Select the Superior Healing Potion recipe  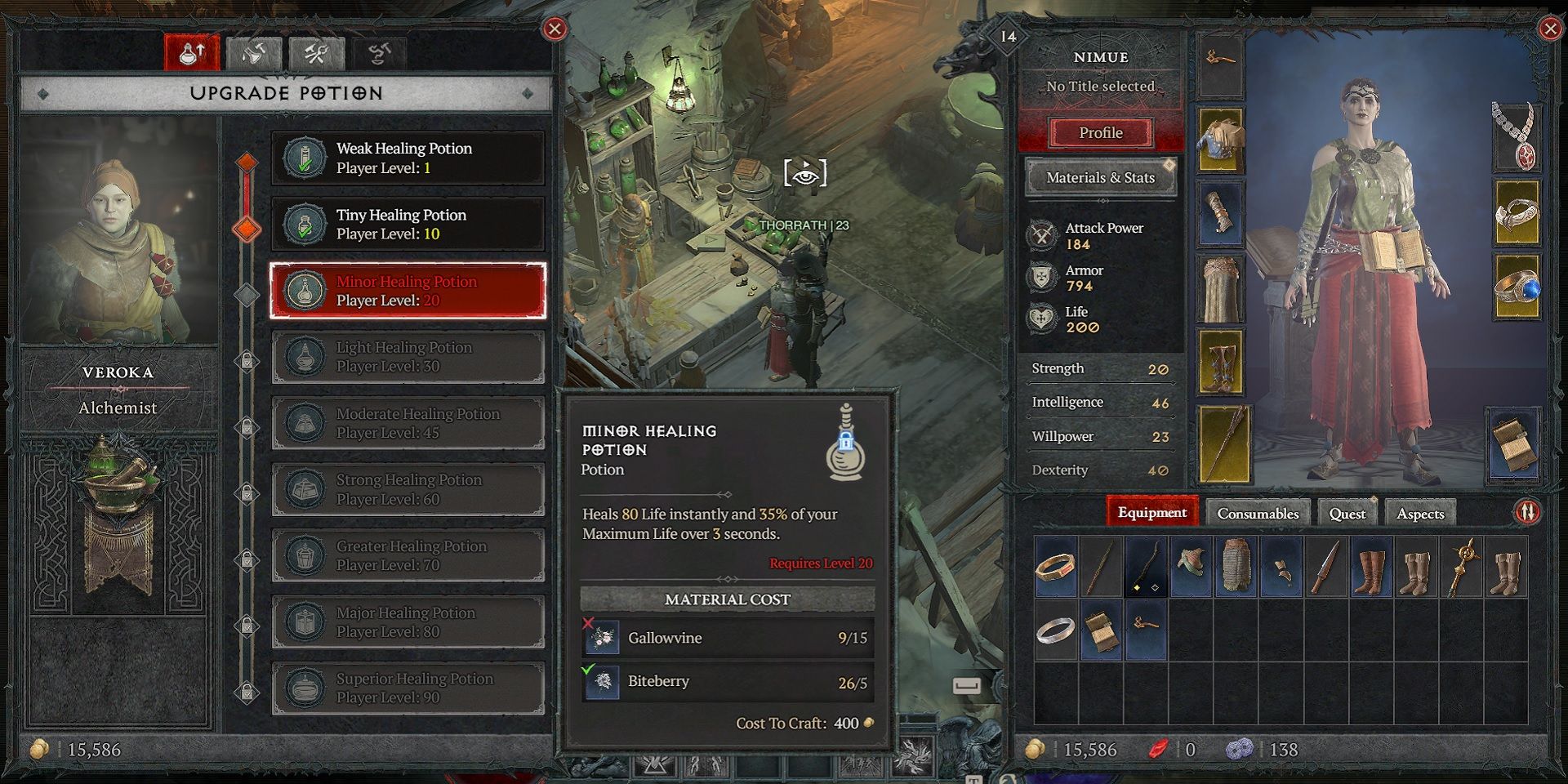[408, 687]
